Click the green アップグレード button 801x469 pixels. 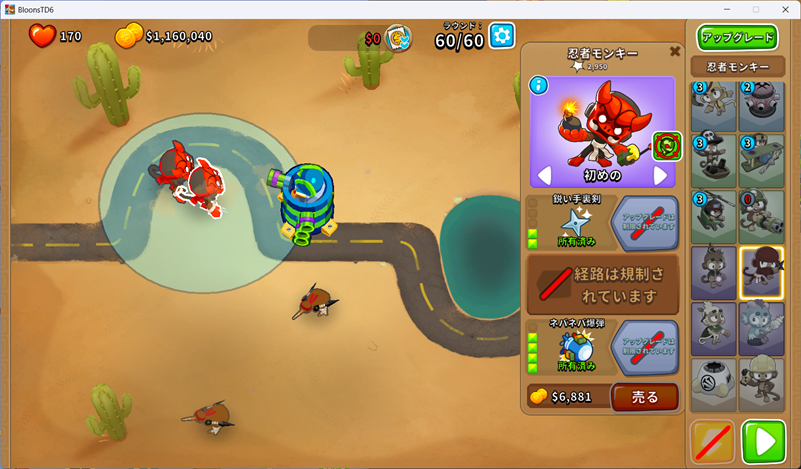click(738, 38)
